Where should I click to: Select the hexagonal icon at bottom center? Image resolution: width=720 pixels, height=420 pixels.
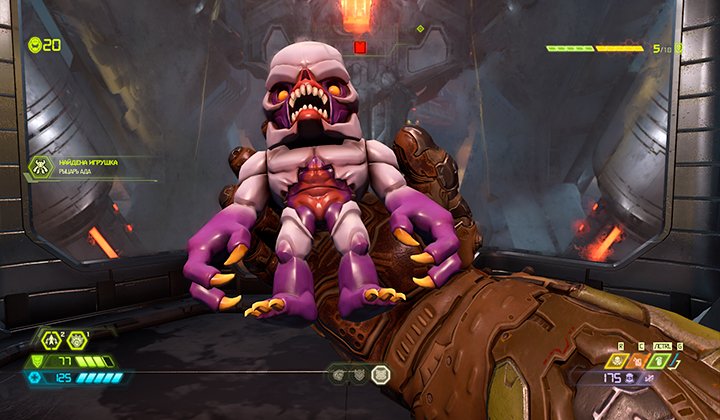[380, 375]
